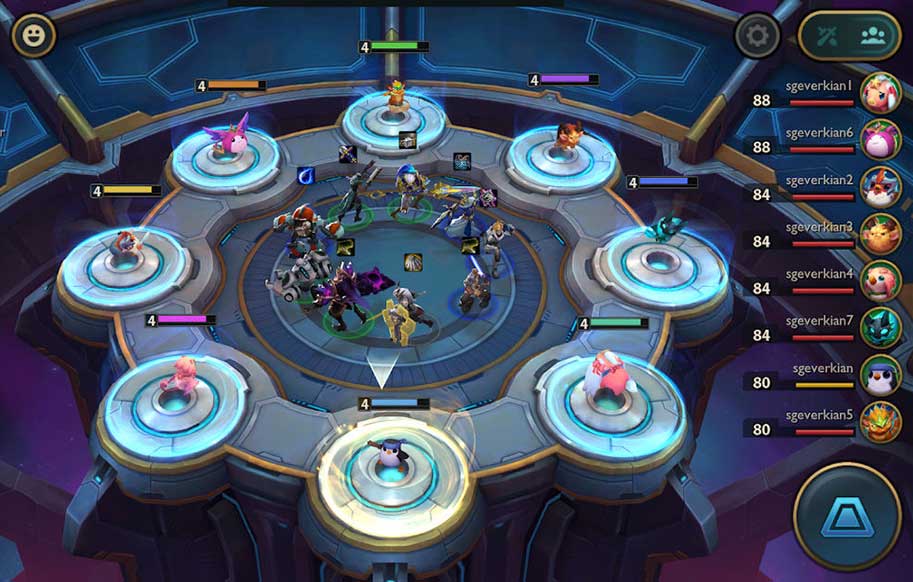Tap the large round trapezoid button

846,516
